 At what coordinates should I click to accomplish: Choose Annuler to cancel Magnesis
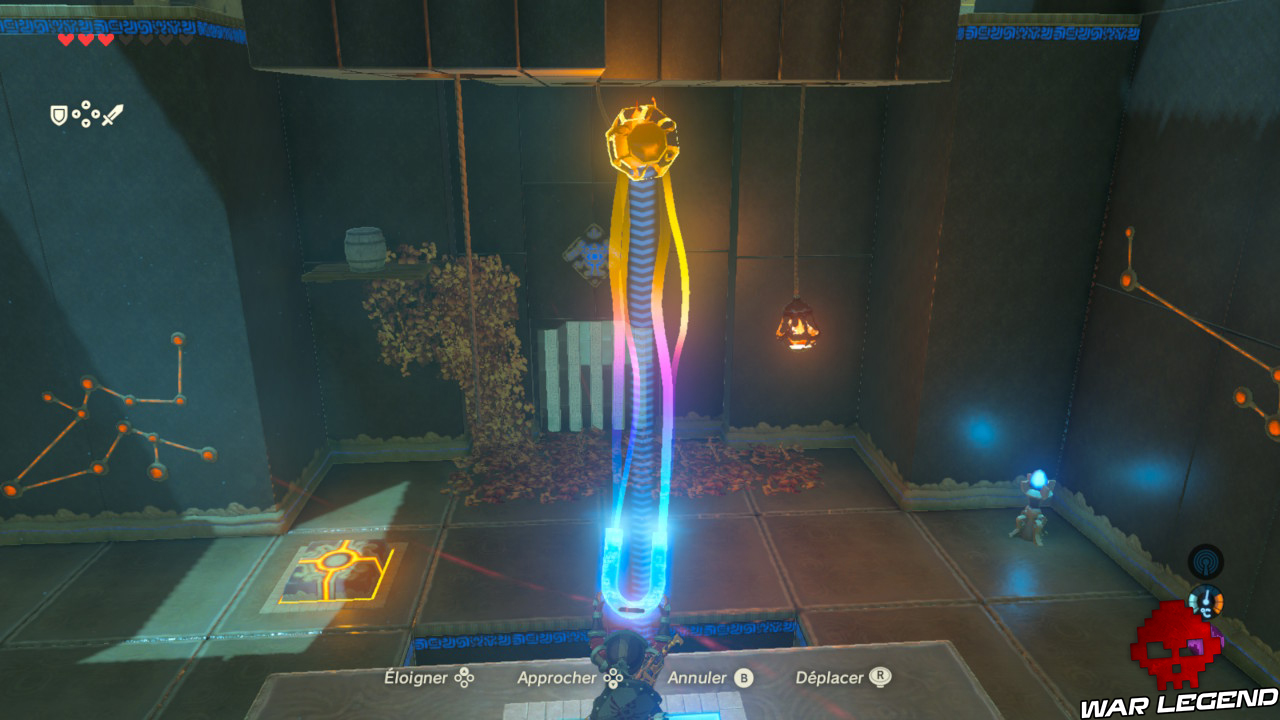[697, 677]
